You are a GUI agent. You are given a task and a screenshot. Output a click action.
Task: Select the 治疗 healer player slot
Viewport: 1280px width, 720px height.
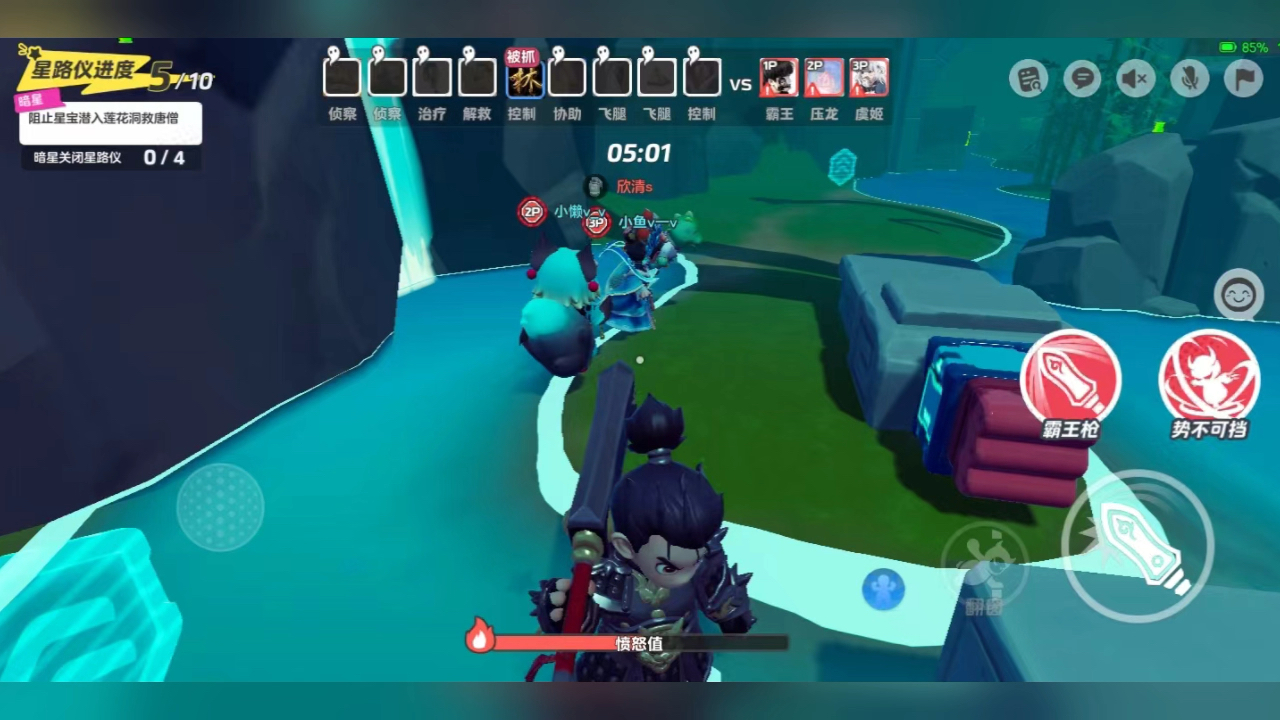[432, 77]
